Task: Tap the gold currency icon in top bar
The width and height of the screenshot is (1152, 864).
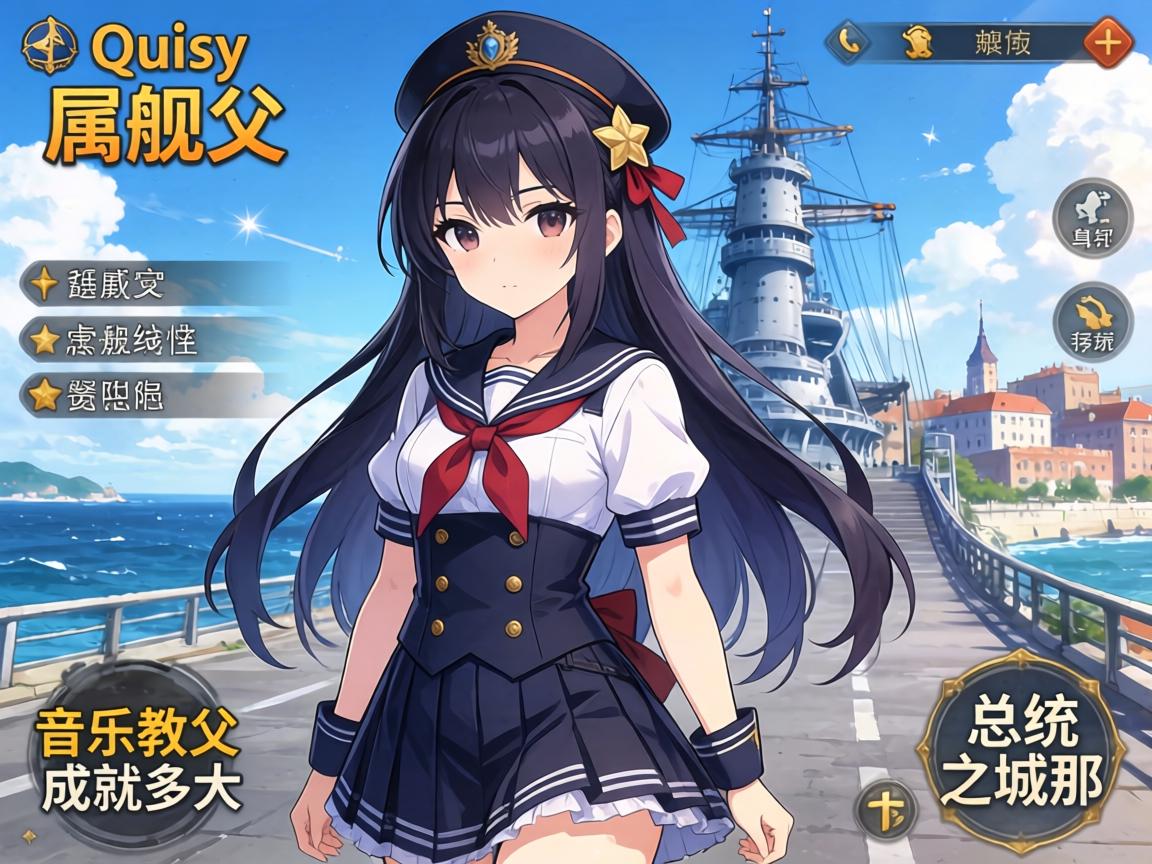Action: [x=914, y=42]
